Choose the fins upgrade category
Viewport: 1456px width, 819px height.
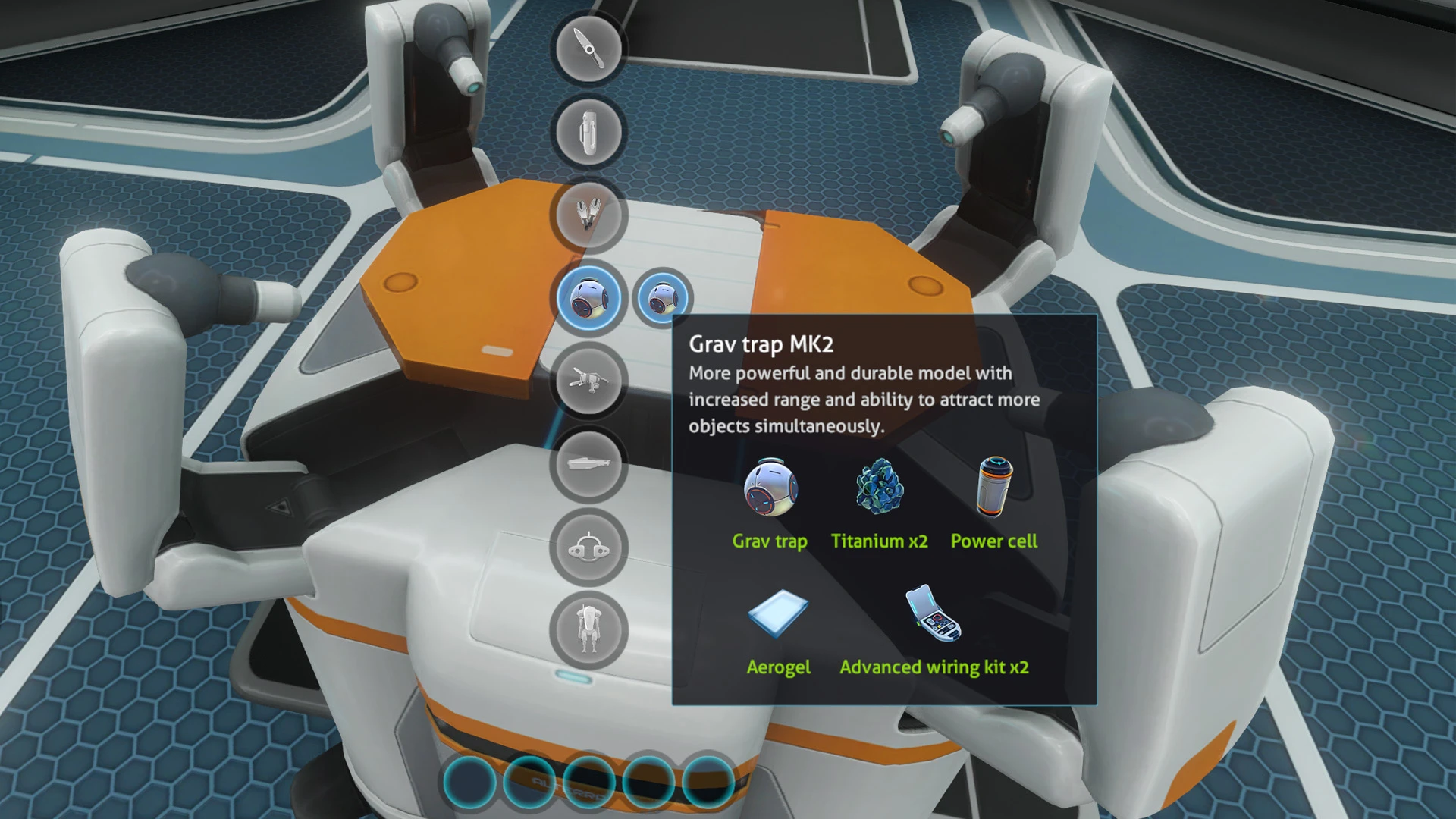click(588, 215)
